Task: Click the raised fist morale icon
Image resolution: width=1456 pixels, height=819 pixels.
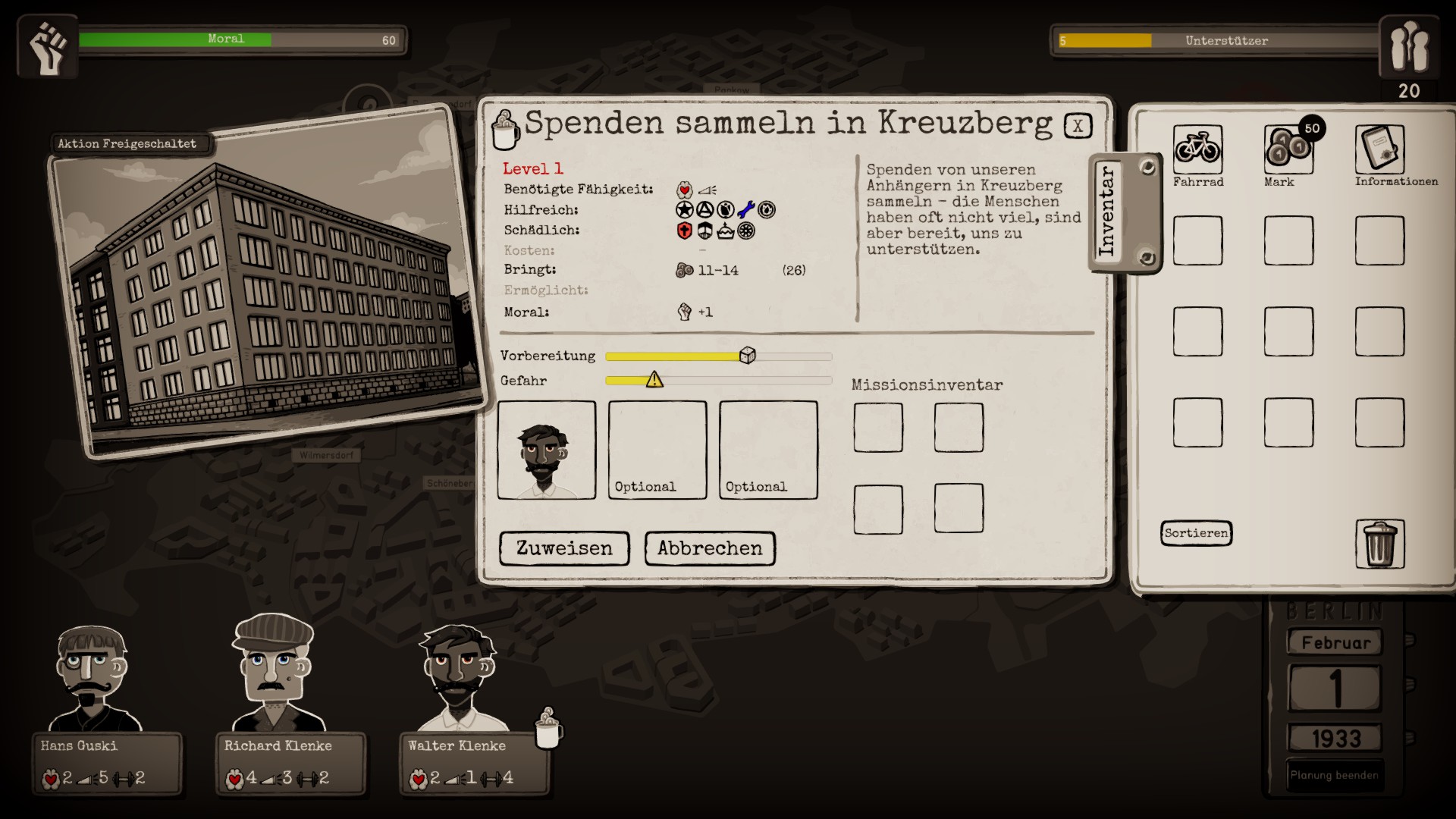Action: point(48,47)
